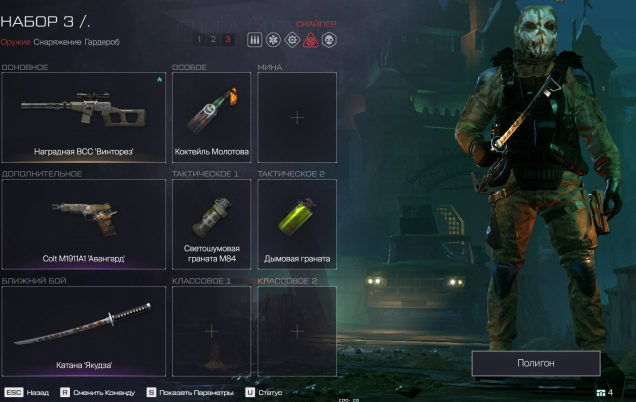Screen dimensions: 636x402
Task: Switch to the Снаряжение tab
Action: [x=56, y=42]
